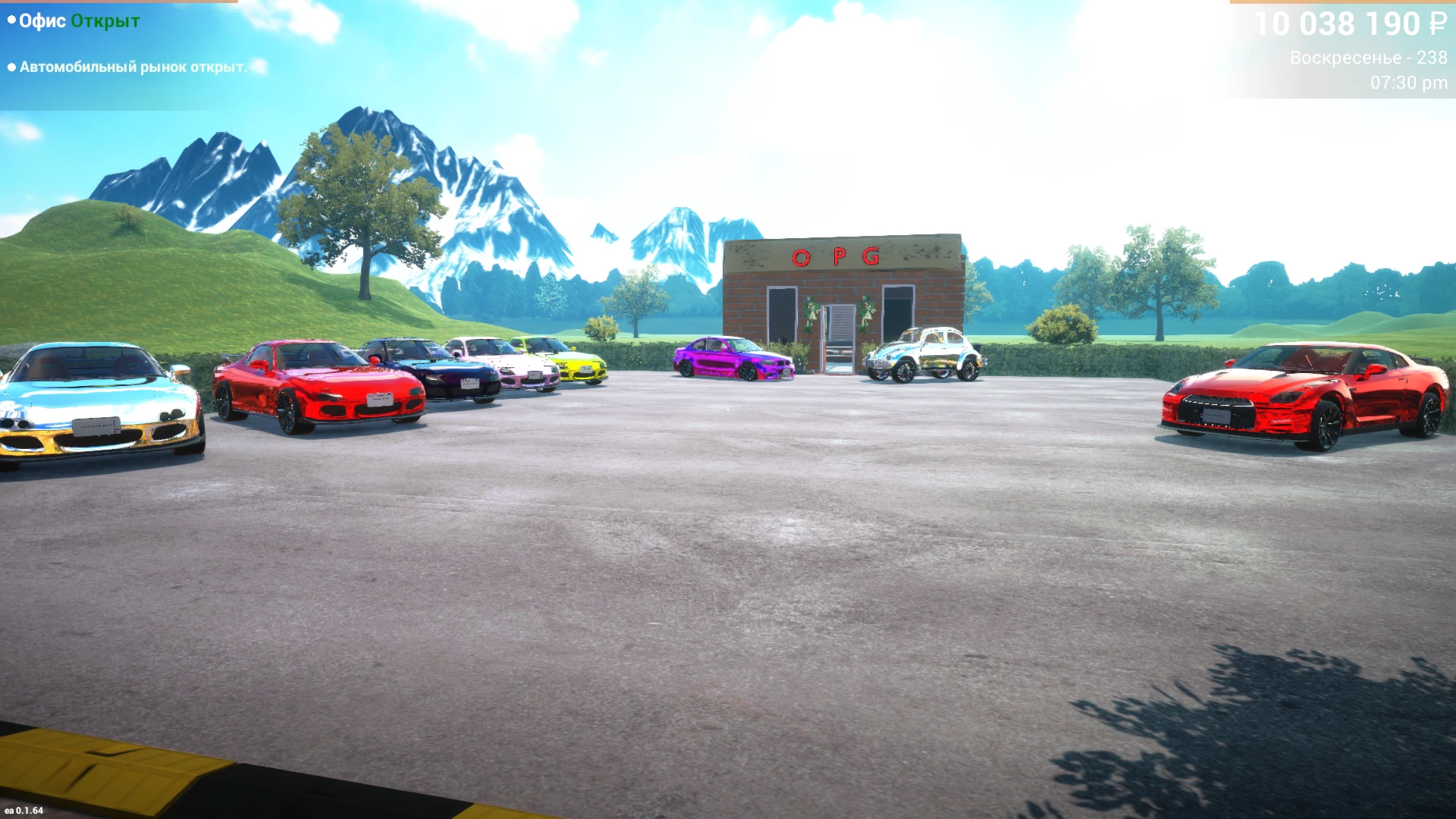Click the white status dot beside Офис
The height and width of the screenshot is (819, 1456).
10,20
